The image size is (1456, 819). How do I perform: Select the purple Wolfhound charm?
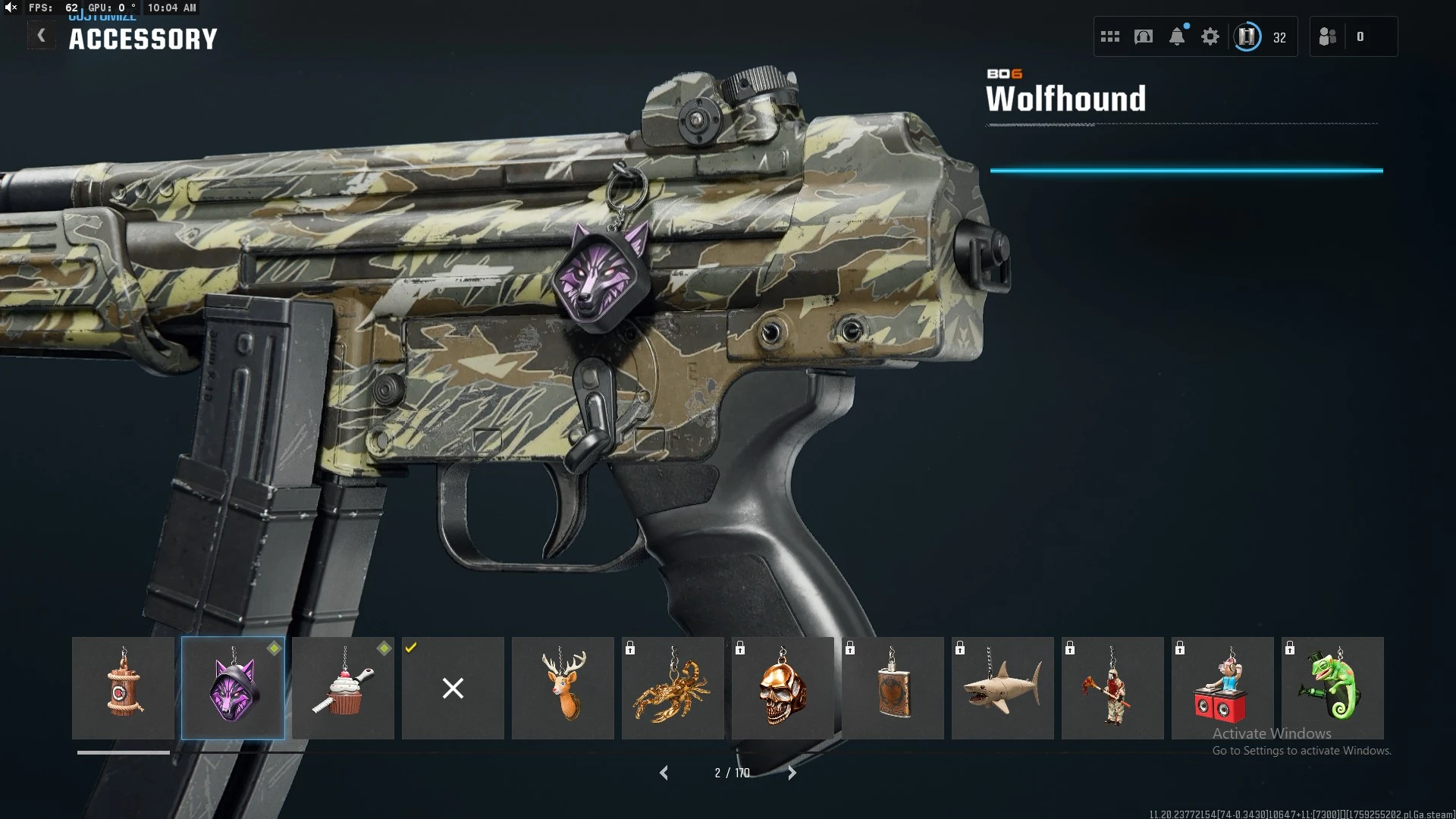233,688
